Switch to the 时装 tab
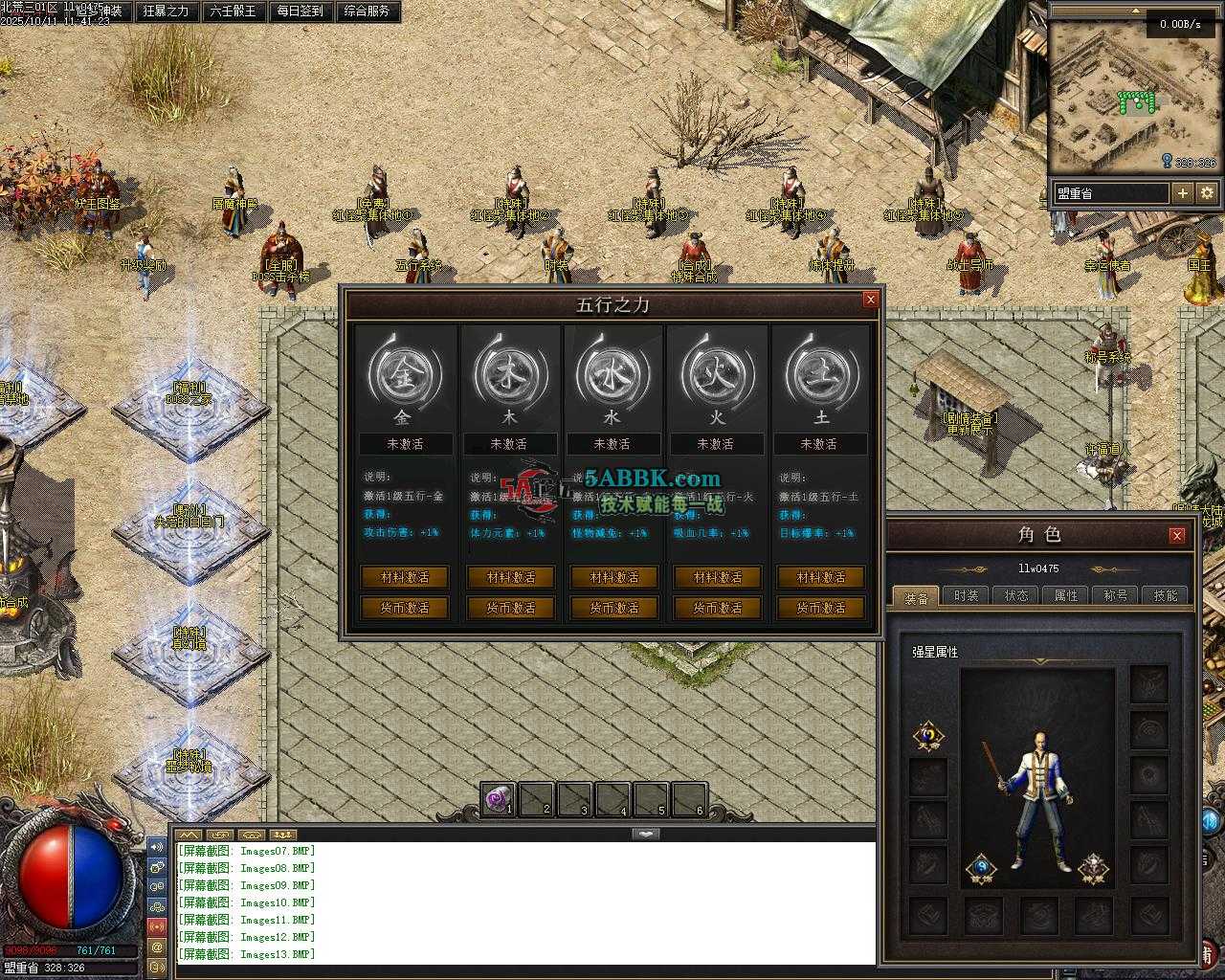Image resolution: width=1225 pixels, height=980 pixels. pos(967,595)
